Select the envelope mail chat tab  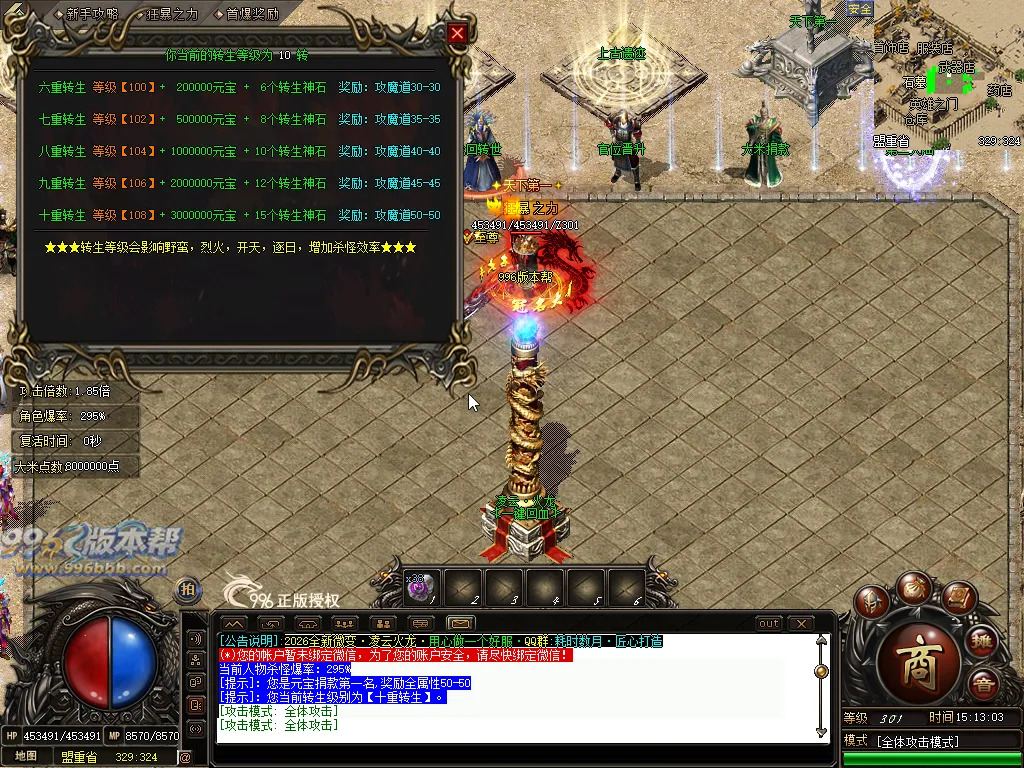pyautogui.click(x=459, y=624)
